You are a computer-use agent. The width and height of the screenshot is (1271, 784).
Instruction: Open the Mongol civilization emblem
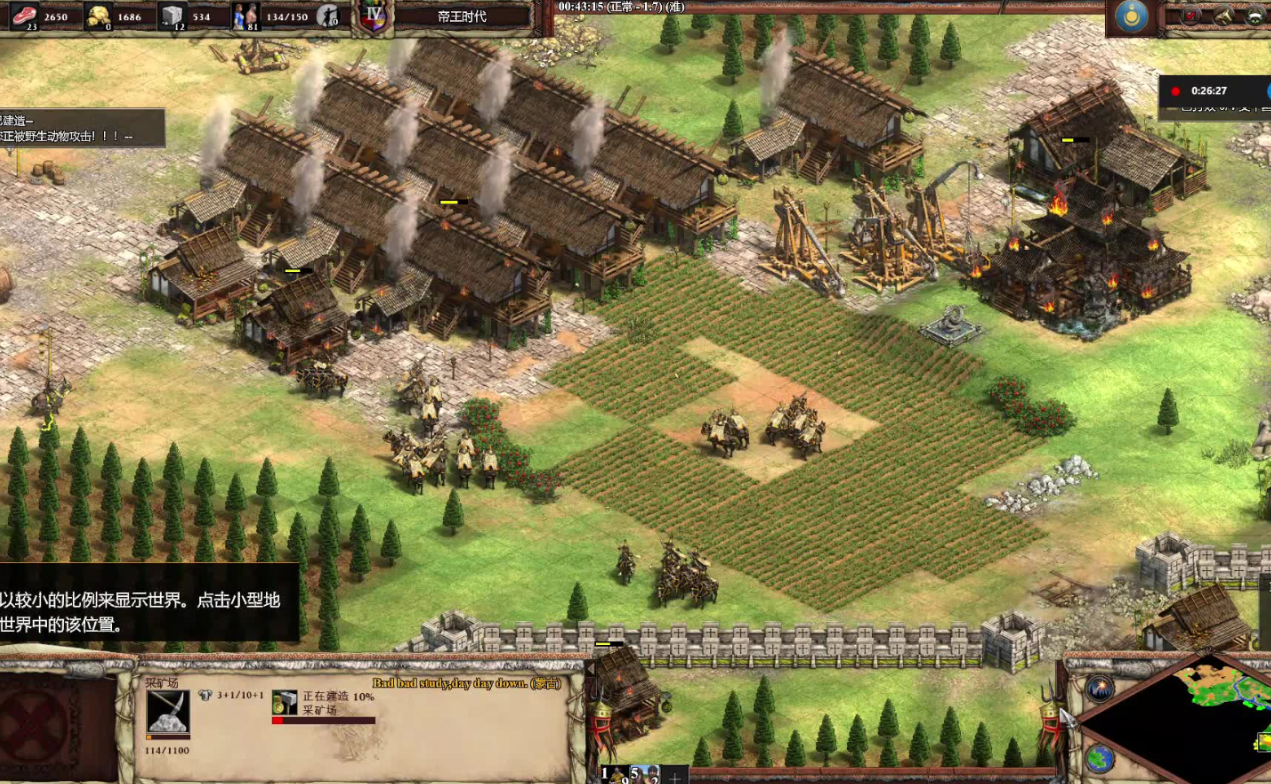[1132, 17]
